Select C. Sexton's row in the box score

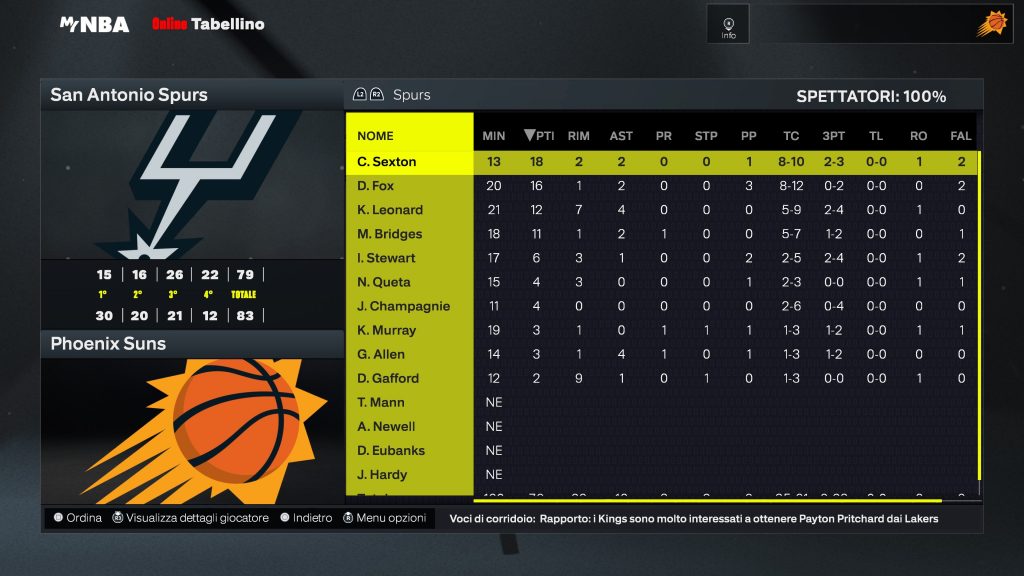click(386, 162)
